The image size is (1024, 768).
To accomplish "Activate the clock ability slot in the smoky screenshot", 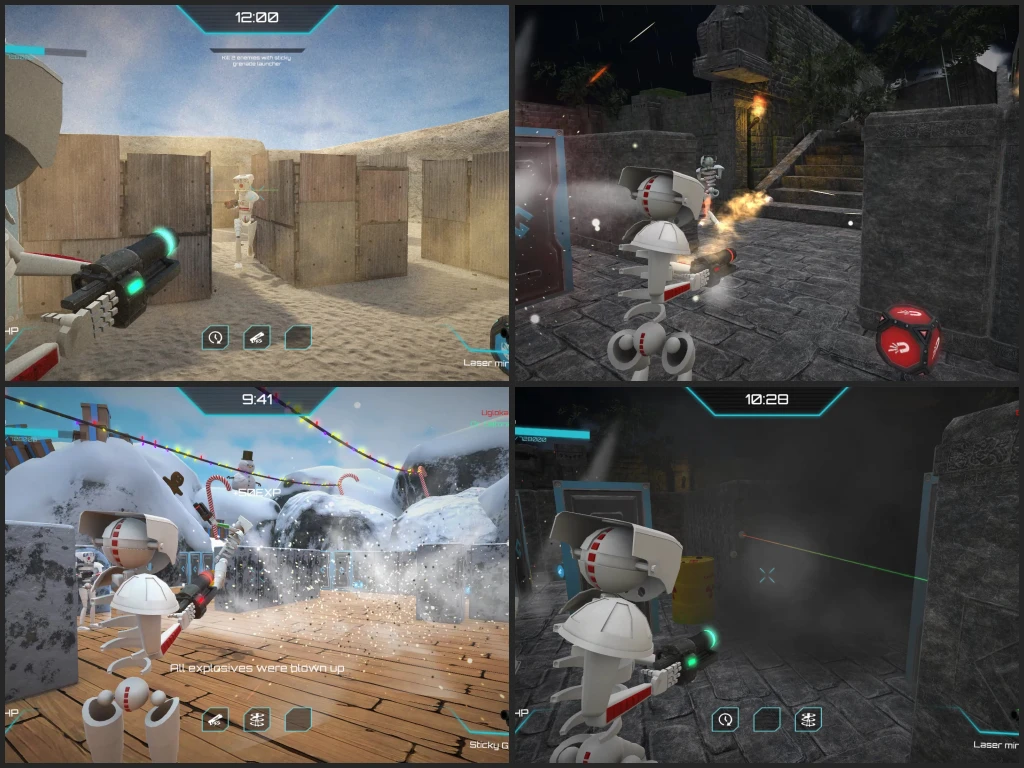I will tap(725, 719).
